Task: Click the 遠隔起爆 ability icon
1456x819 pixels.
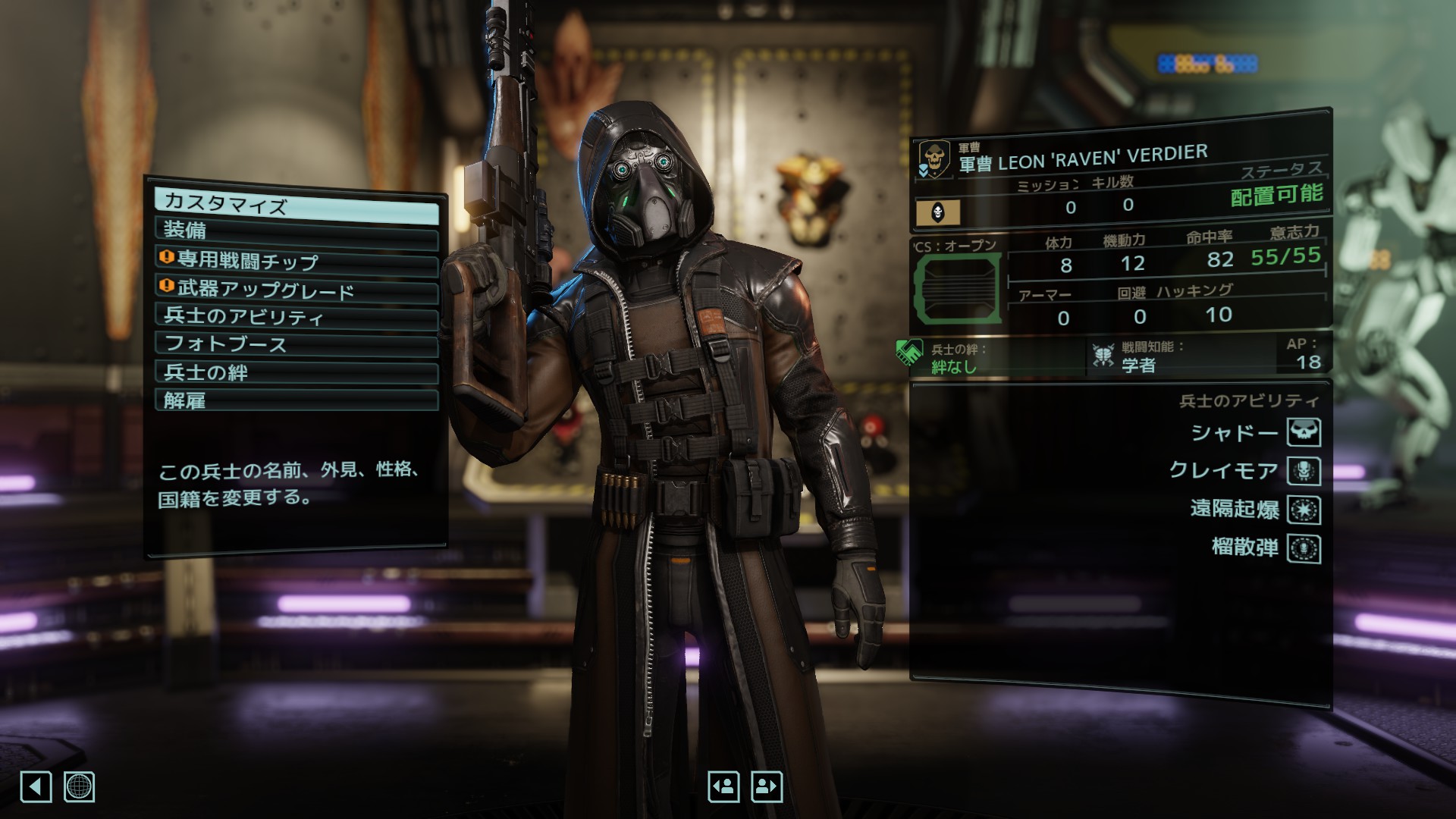Action: [x=1304, y=510]
